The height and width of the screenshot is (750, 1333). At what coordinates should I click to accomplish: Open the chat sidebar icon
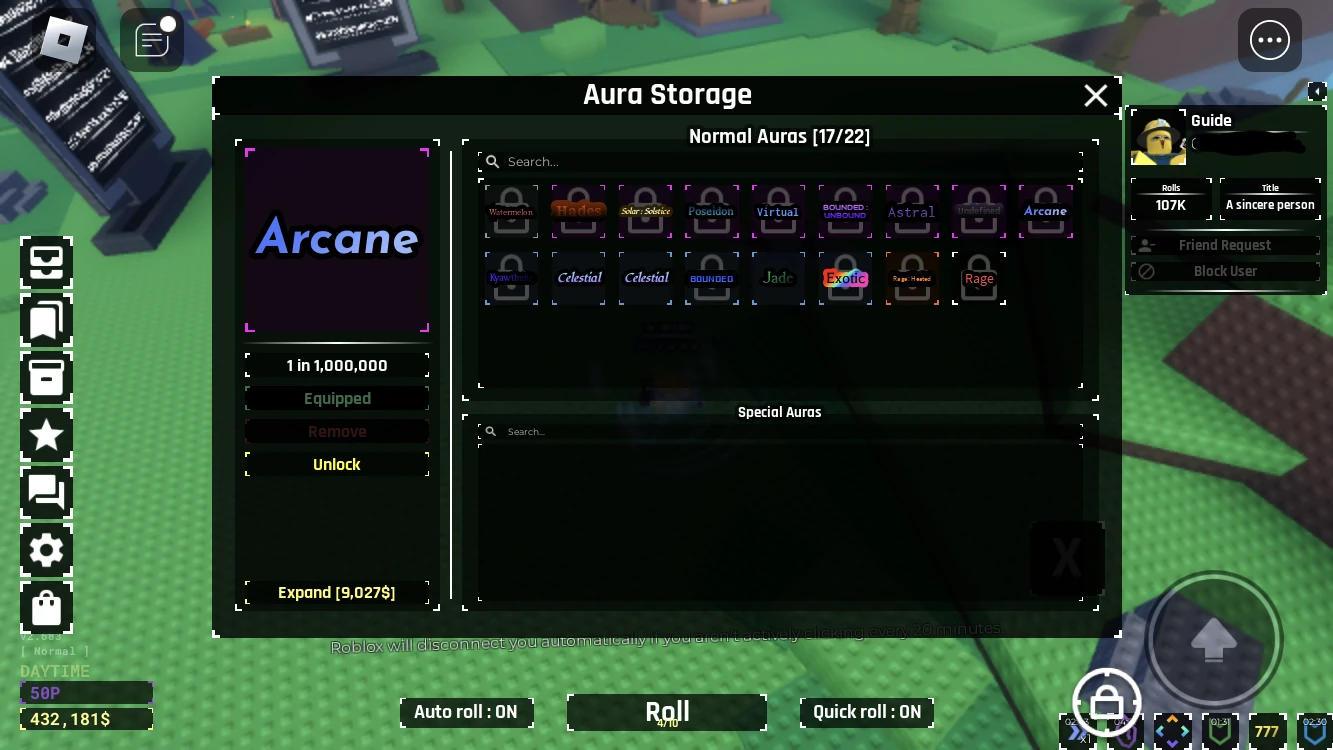click(46, 493)
